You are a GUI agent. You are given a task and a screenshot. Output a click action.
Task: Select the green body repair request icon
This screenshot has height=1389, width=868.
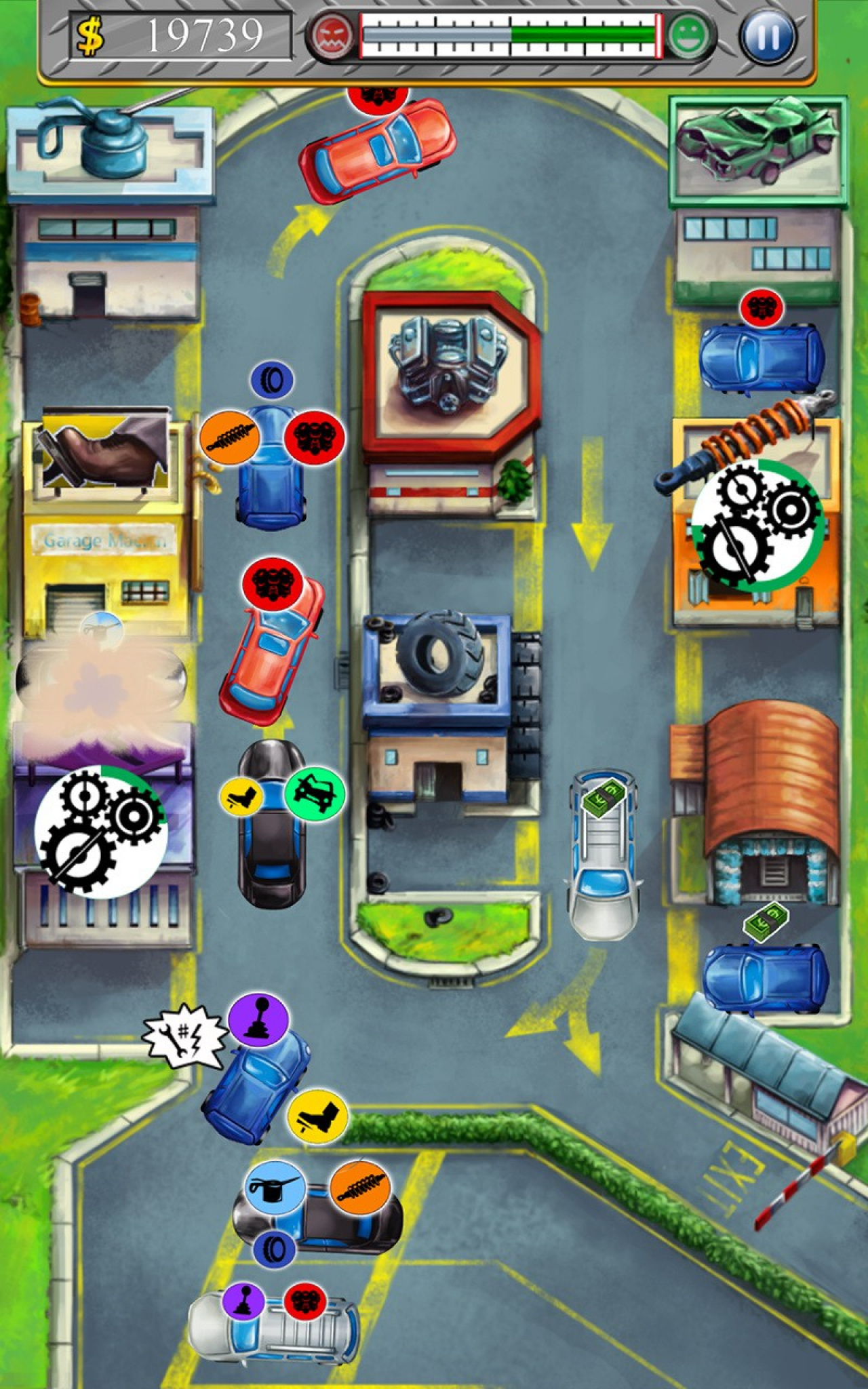coord(315,794)
